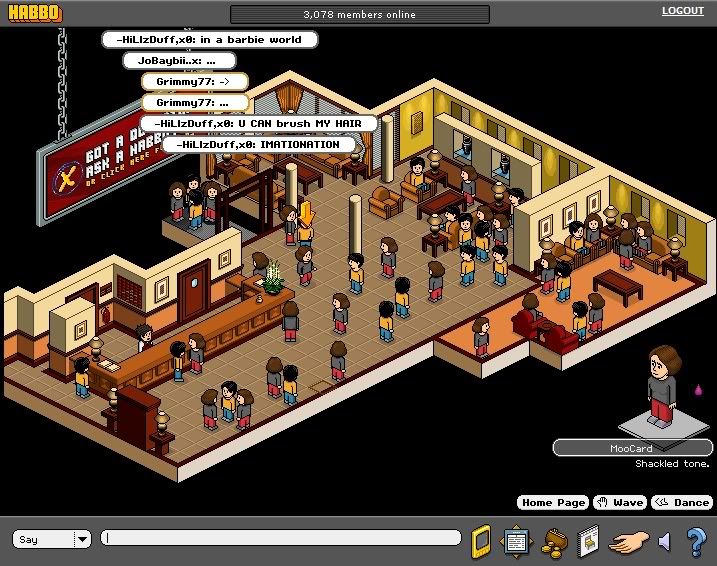
Task: Open MooCard's Home Page
Action: pos(551,503)
